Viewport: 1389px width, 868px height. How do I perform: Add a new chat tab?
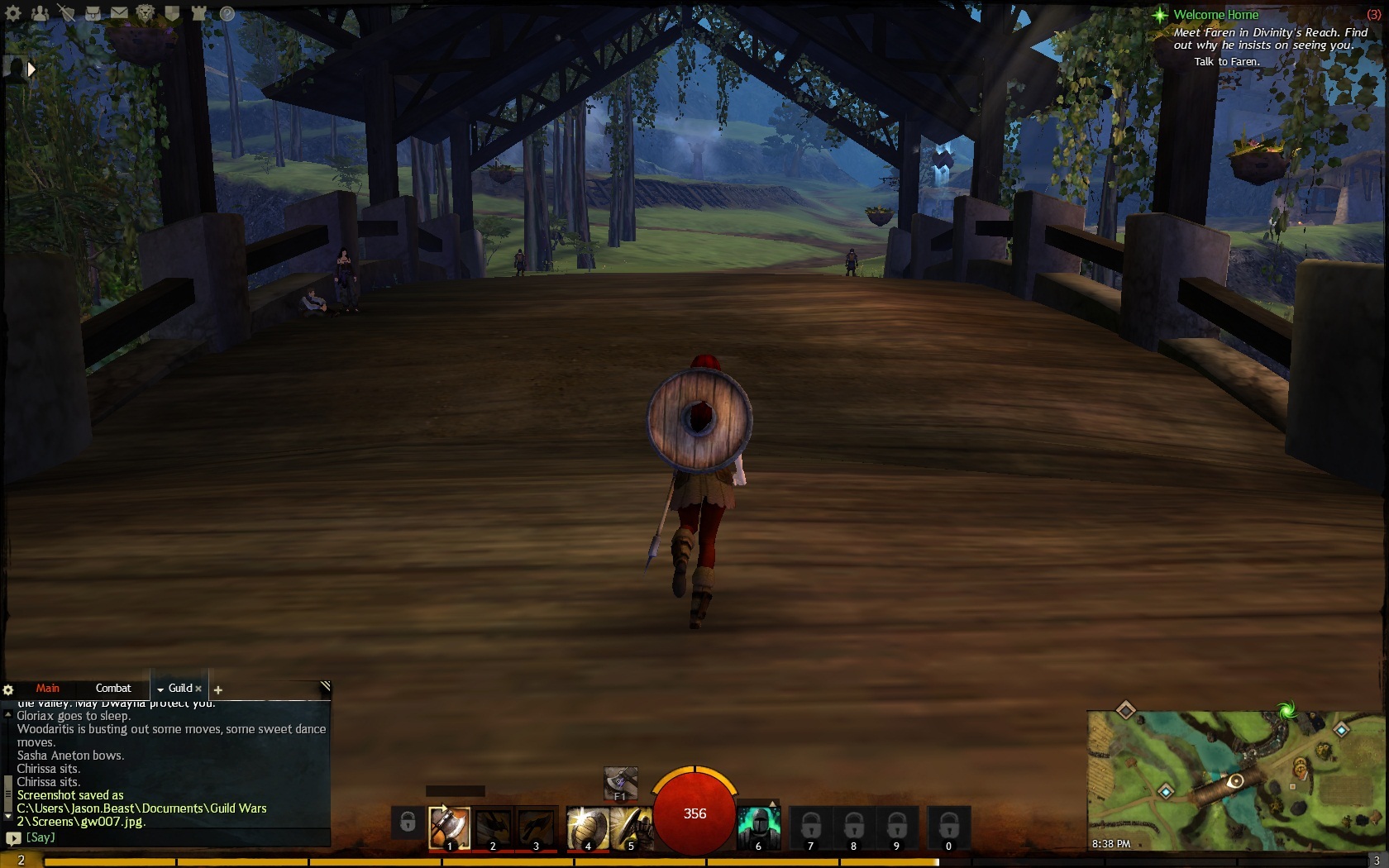218,689
